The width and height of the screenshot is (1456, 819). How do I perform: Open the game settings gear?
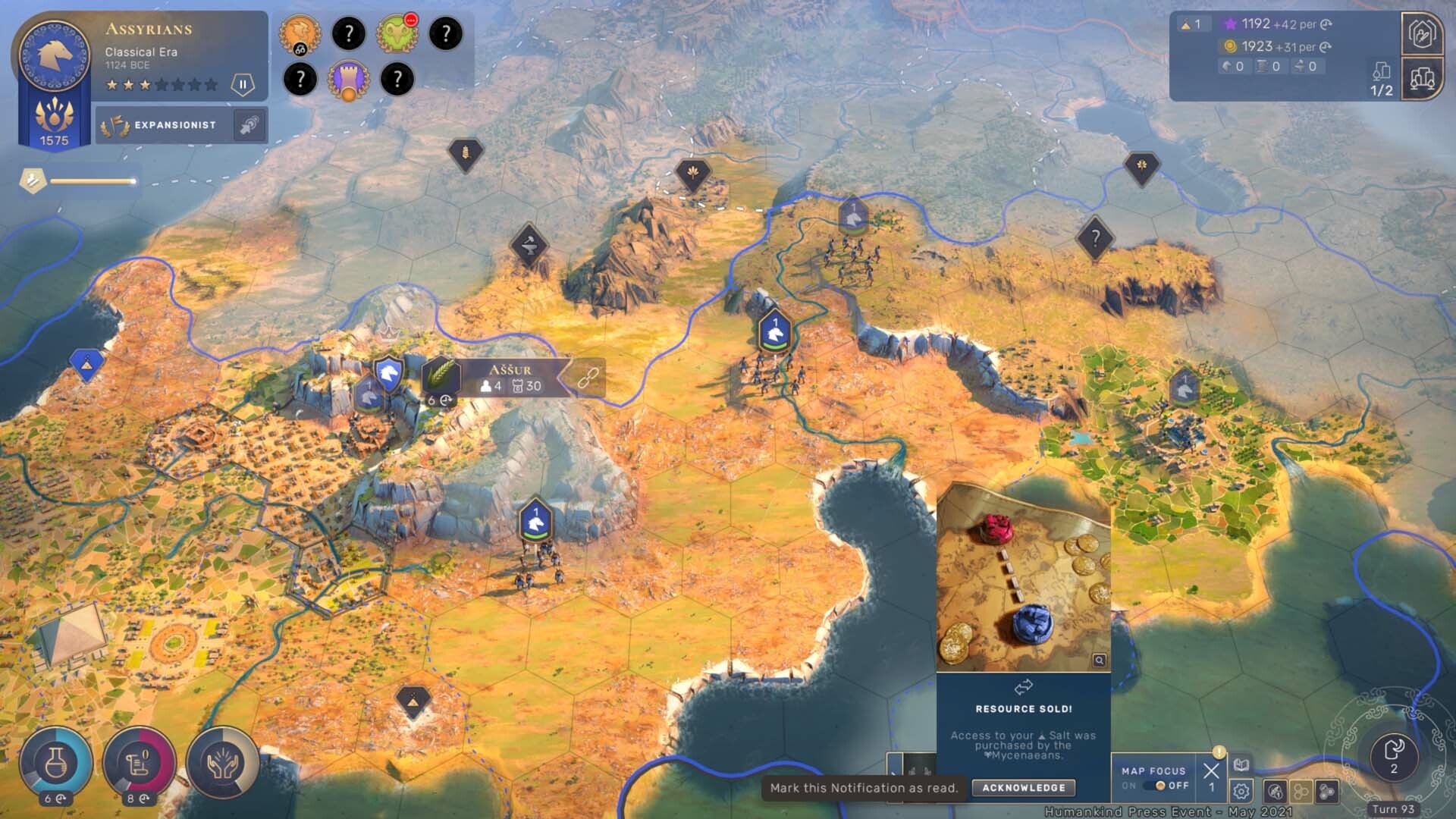[1241, 791]
